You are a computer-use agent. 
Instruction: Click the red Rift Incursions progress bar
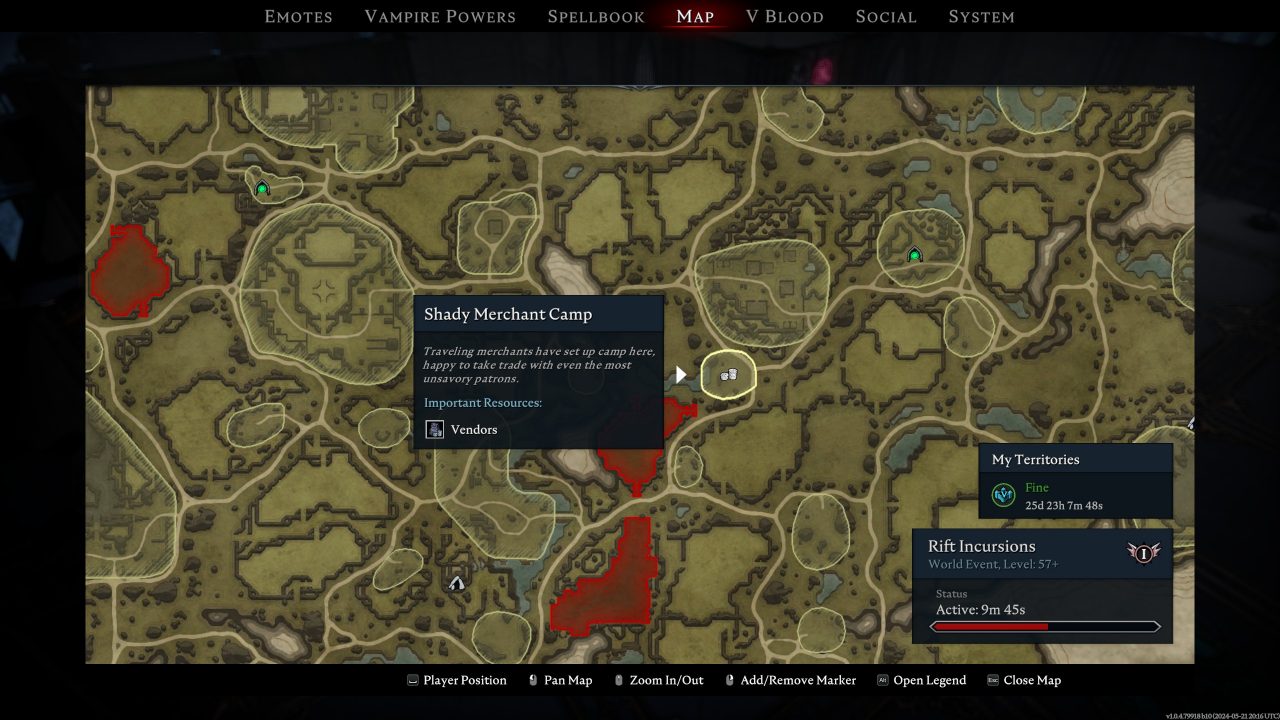[1043, 625]
